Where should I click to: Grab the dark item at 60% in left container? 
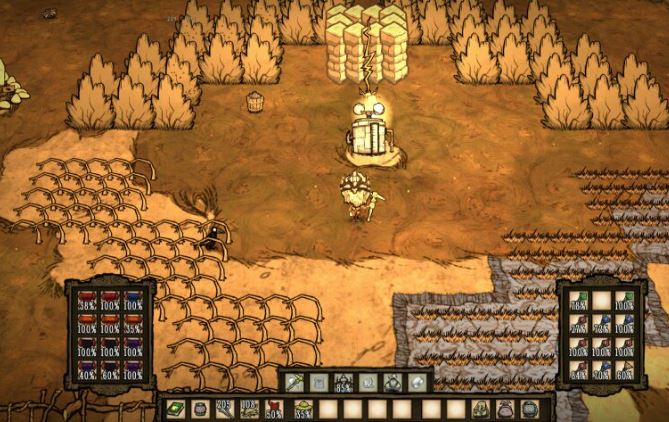[109, 369]
